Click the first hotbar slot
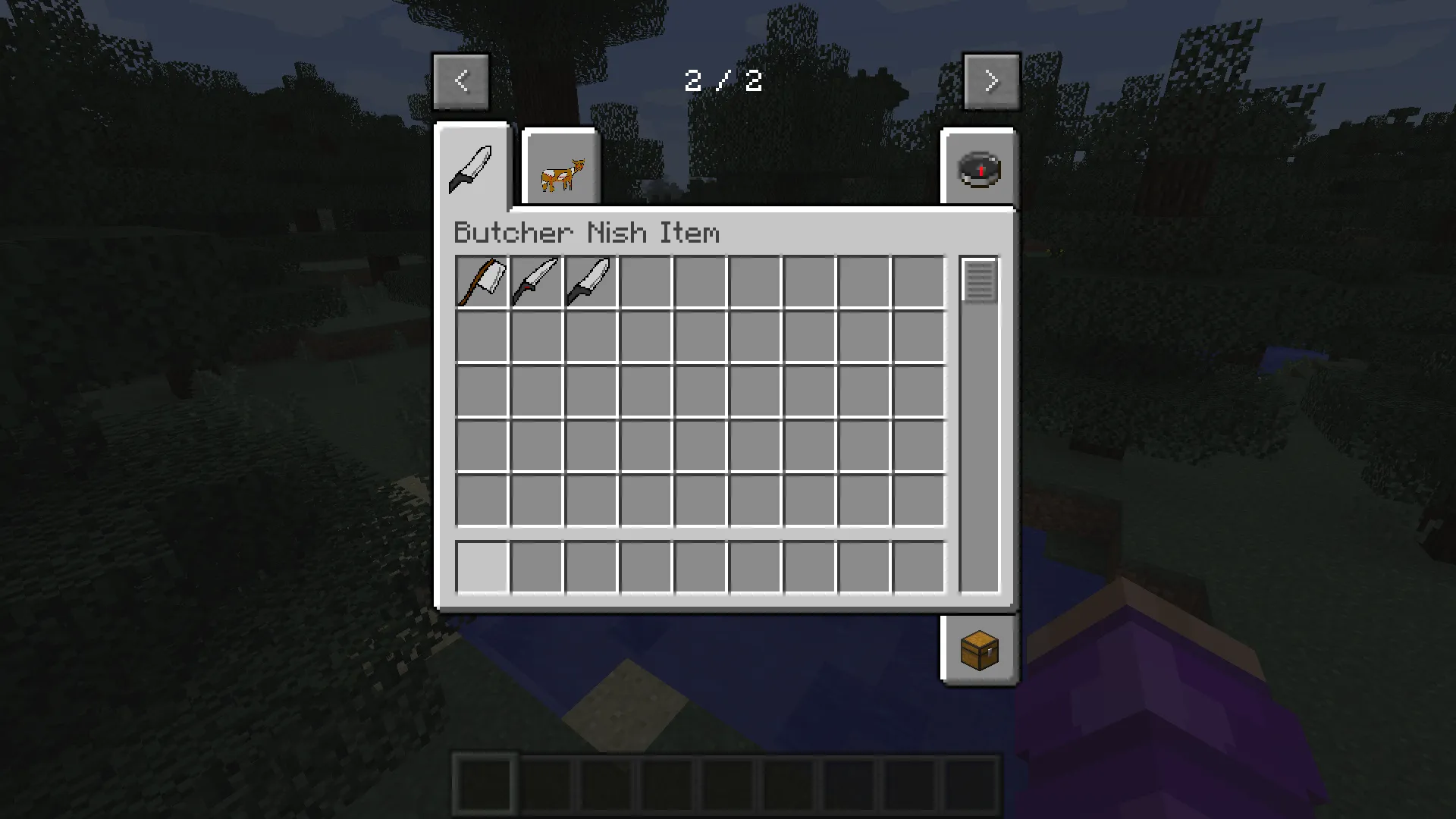The width and height of the screenshot is (1456, 819). coord(485,785)
